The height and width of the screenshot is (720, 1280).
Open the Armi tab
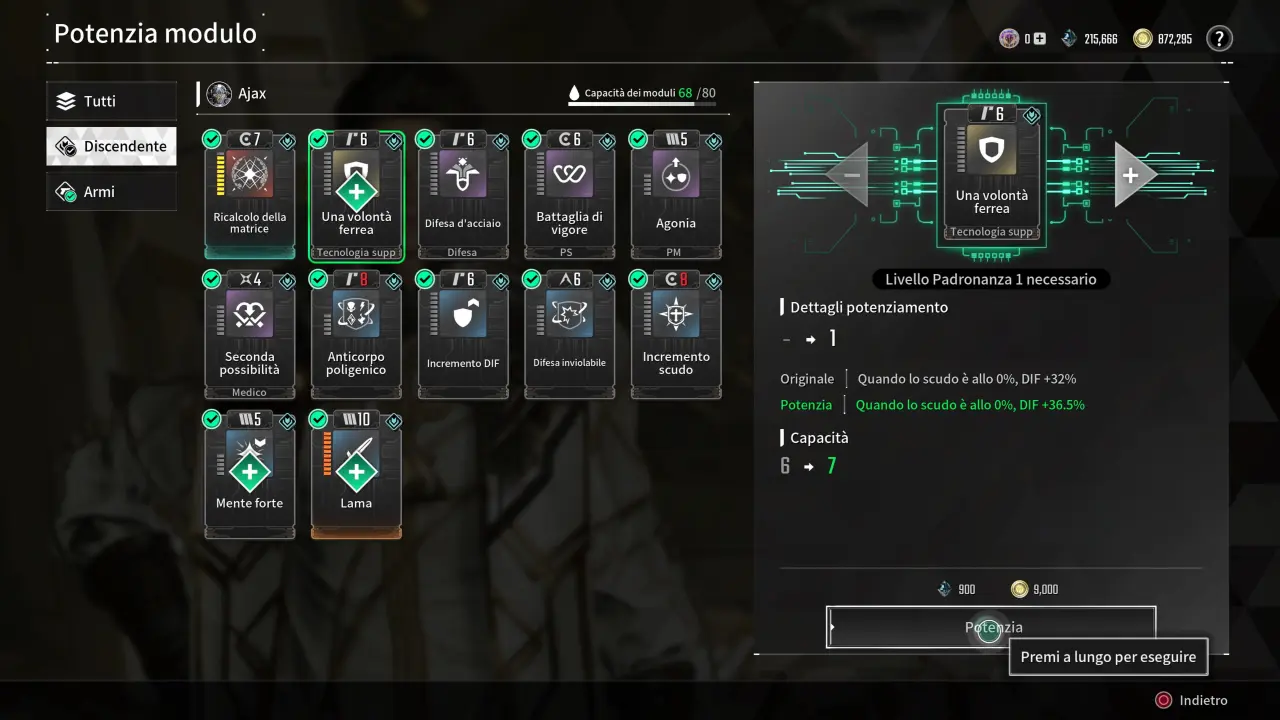(x=111, y=192)
